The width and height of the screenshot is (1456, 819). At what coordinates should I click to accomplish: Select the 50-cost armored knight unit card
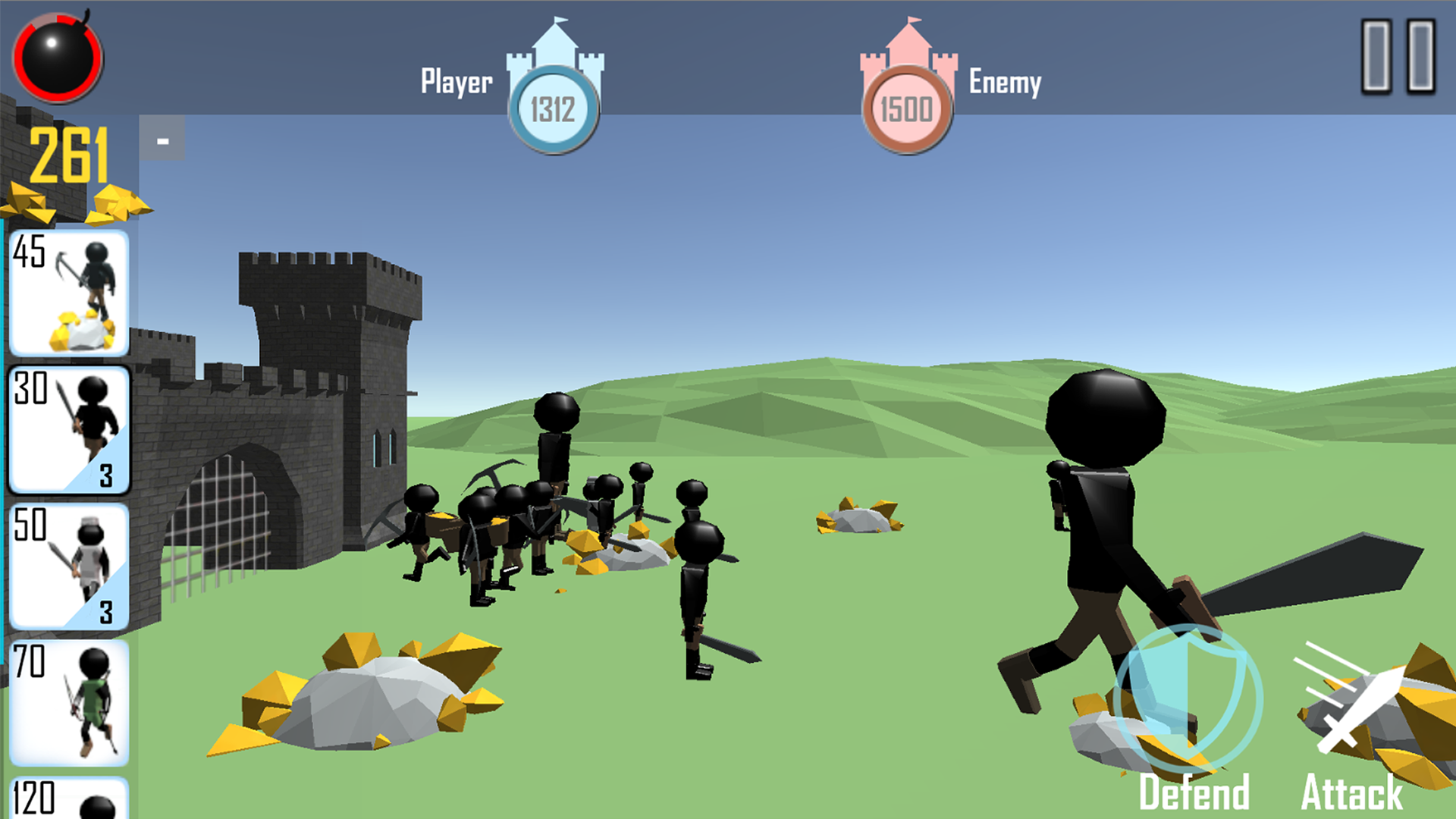pyautogui.click(x=68, y=565)
